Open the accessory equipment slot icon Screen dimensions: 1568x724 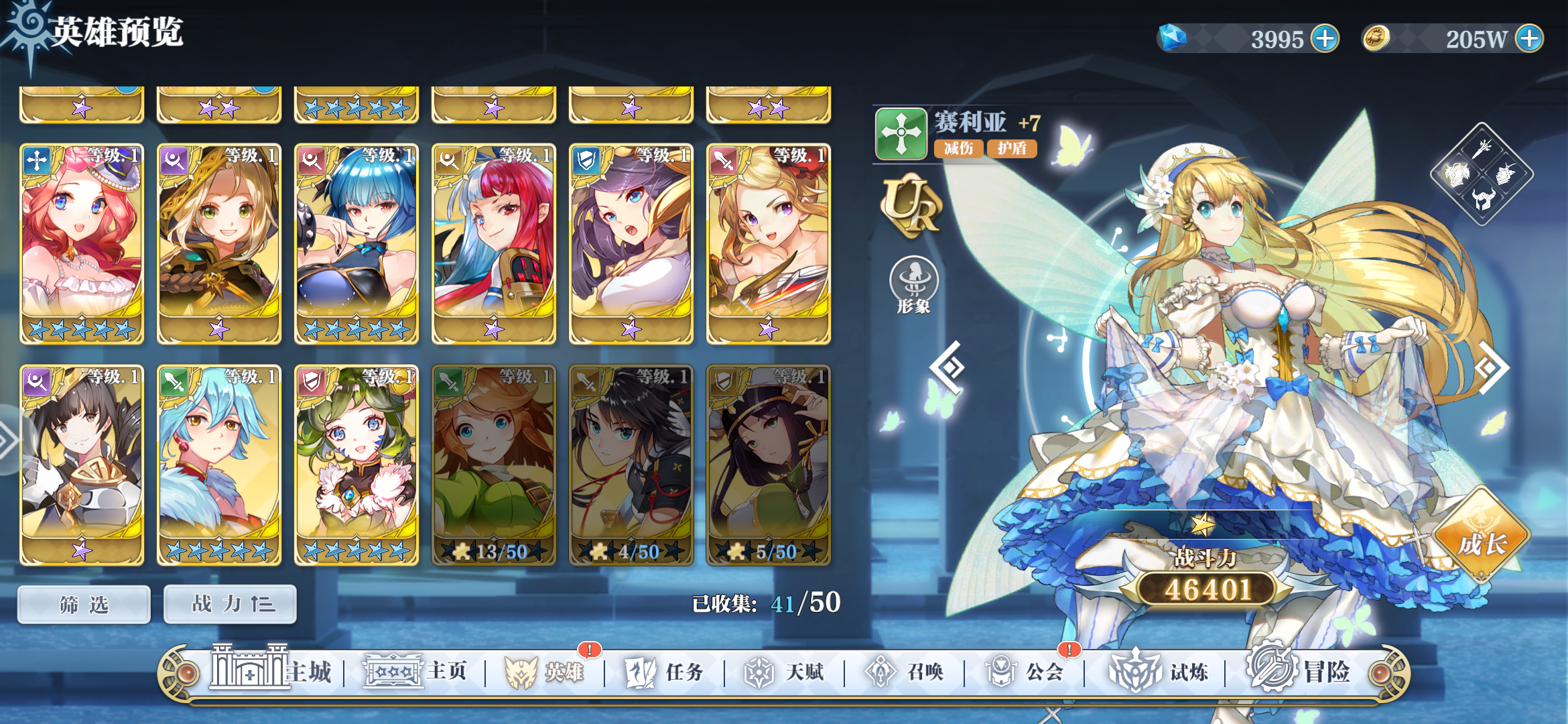[x=1506, y=173]
